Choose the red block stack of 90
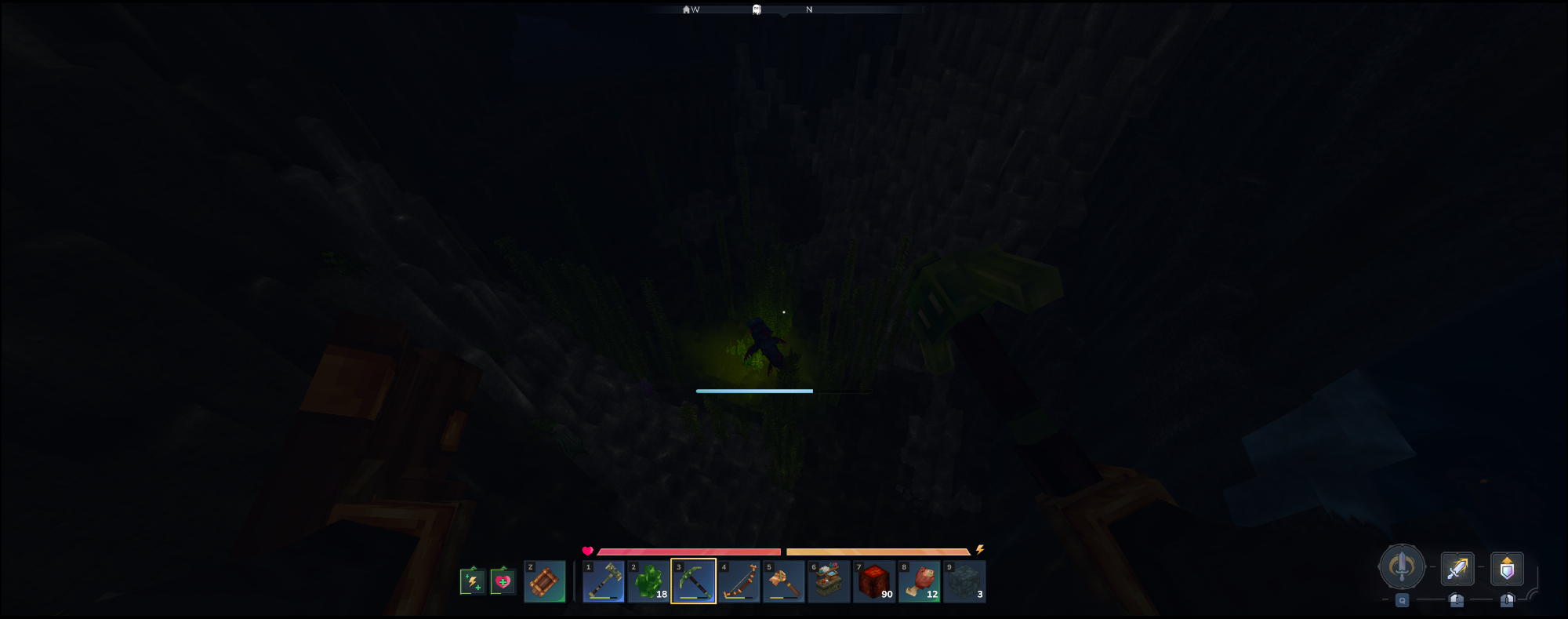Image resolution: width=1568 pixels, height=619 pixels. (874, 581)
